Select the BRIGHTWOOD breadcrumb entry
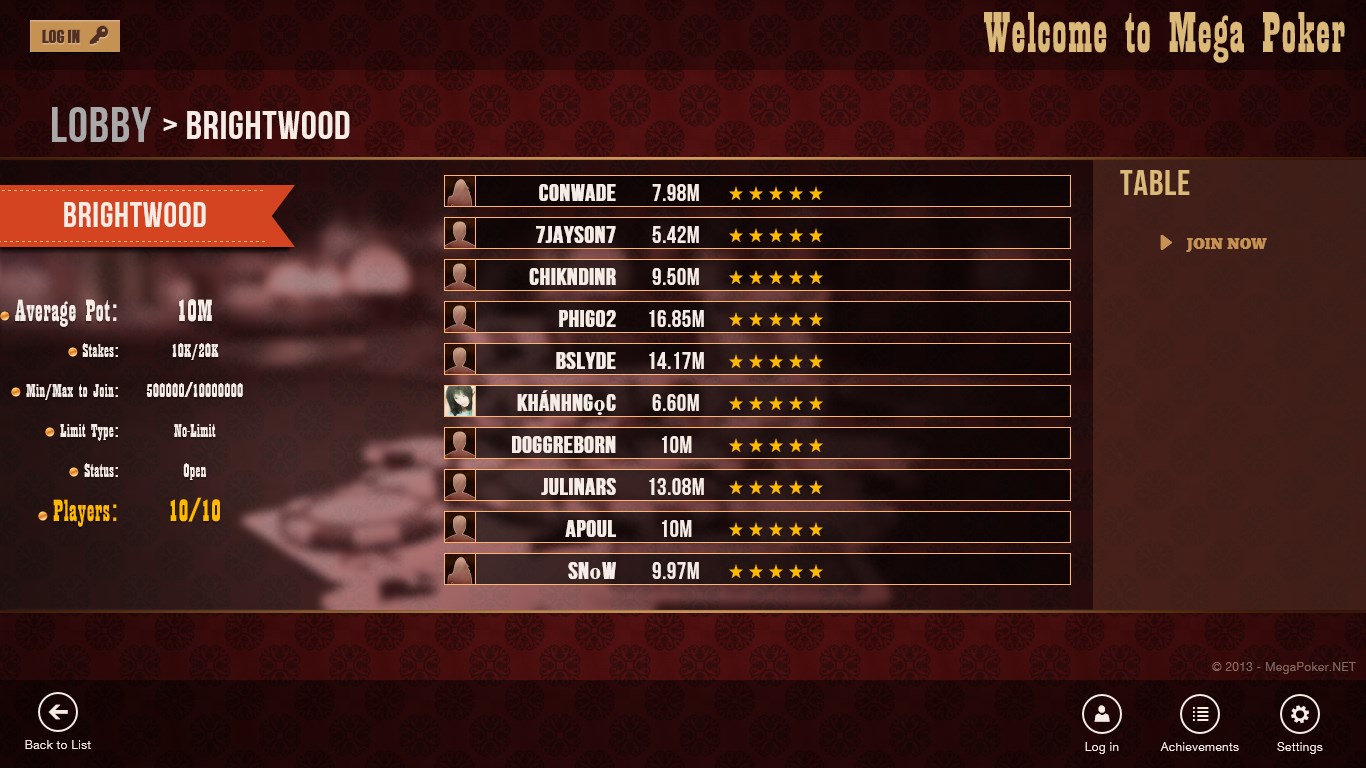This screenshot has width=1366, height=768. tap(268, 126)
